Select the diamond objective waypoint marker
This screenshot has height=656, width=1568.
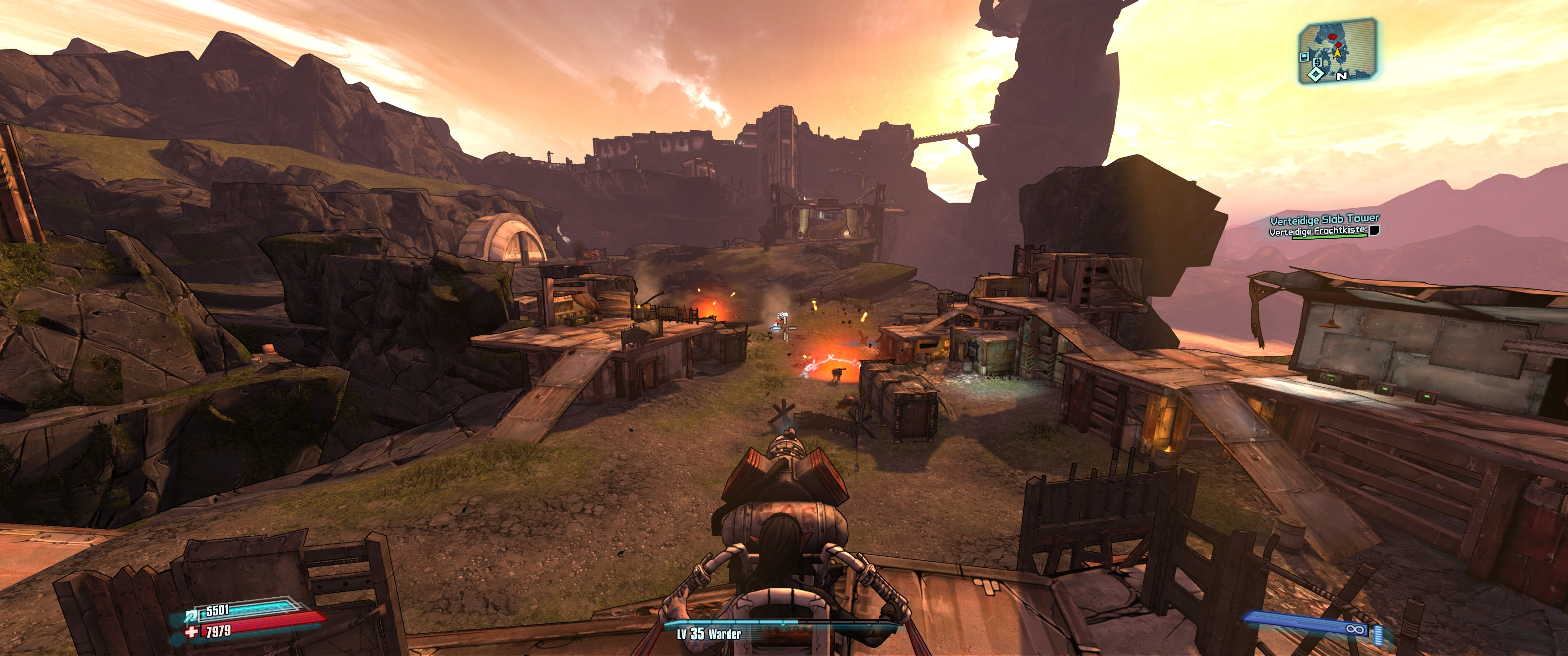coord(1316,74)
